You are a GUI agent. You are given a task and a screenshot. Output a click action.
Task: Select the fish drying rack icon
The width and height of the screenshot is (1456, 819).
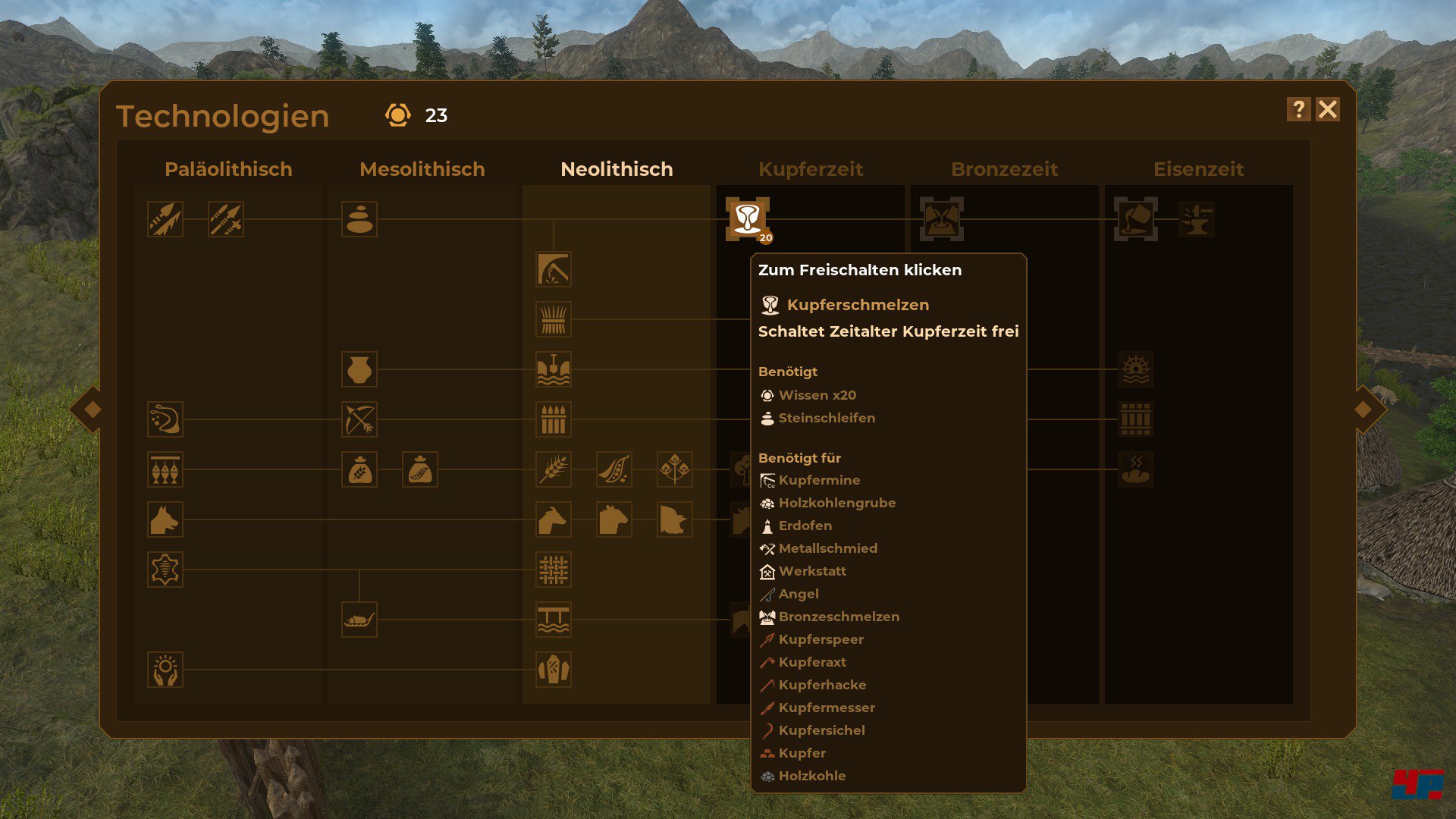point(165,469)
